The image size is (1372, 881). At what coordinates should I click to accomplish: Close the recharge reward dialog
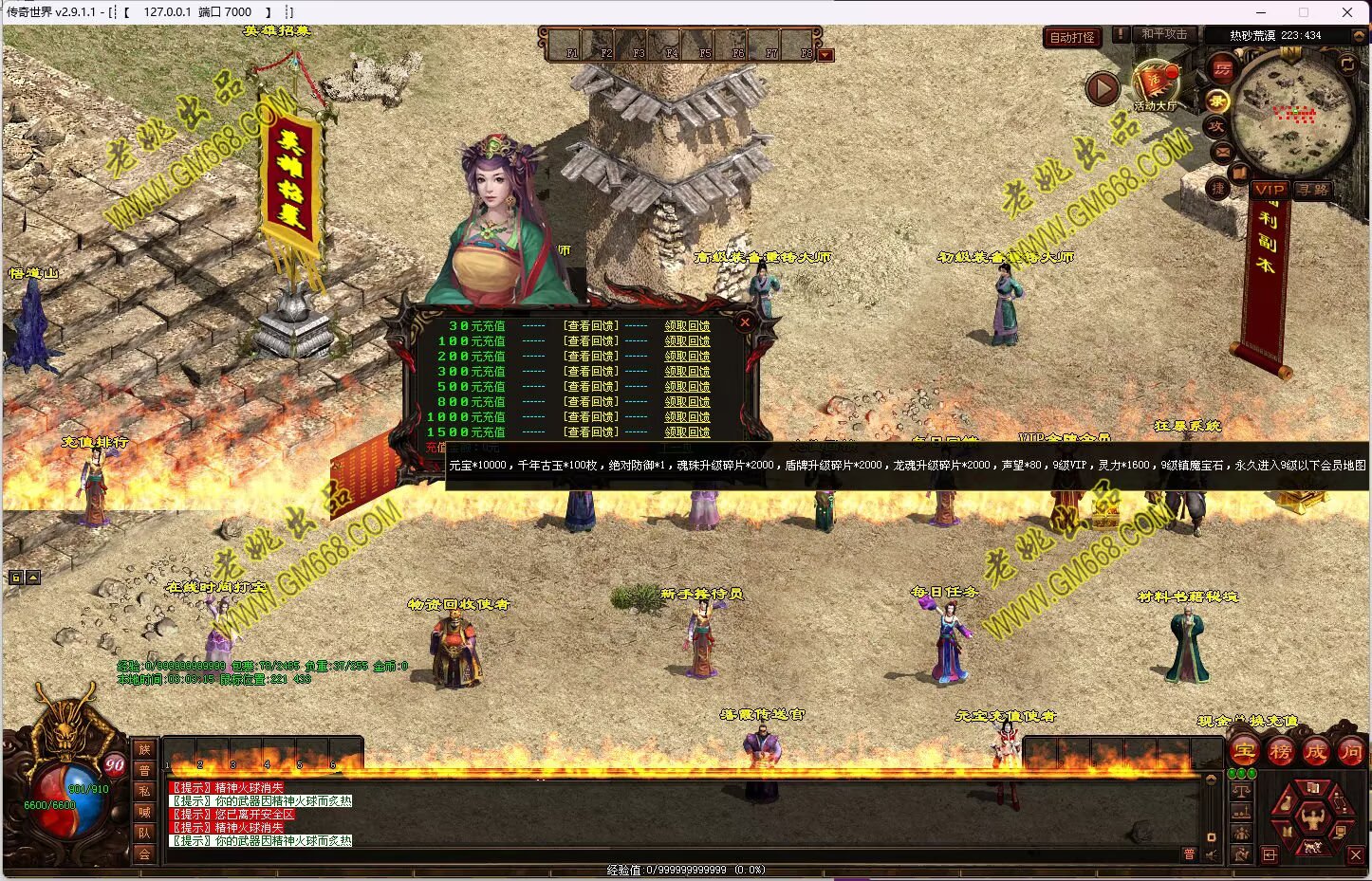click(x=745, y=322)
